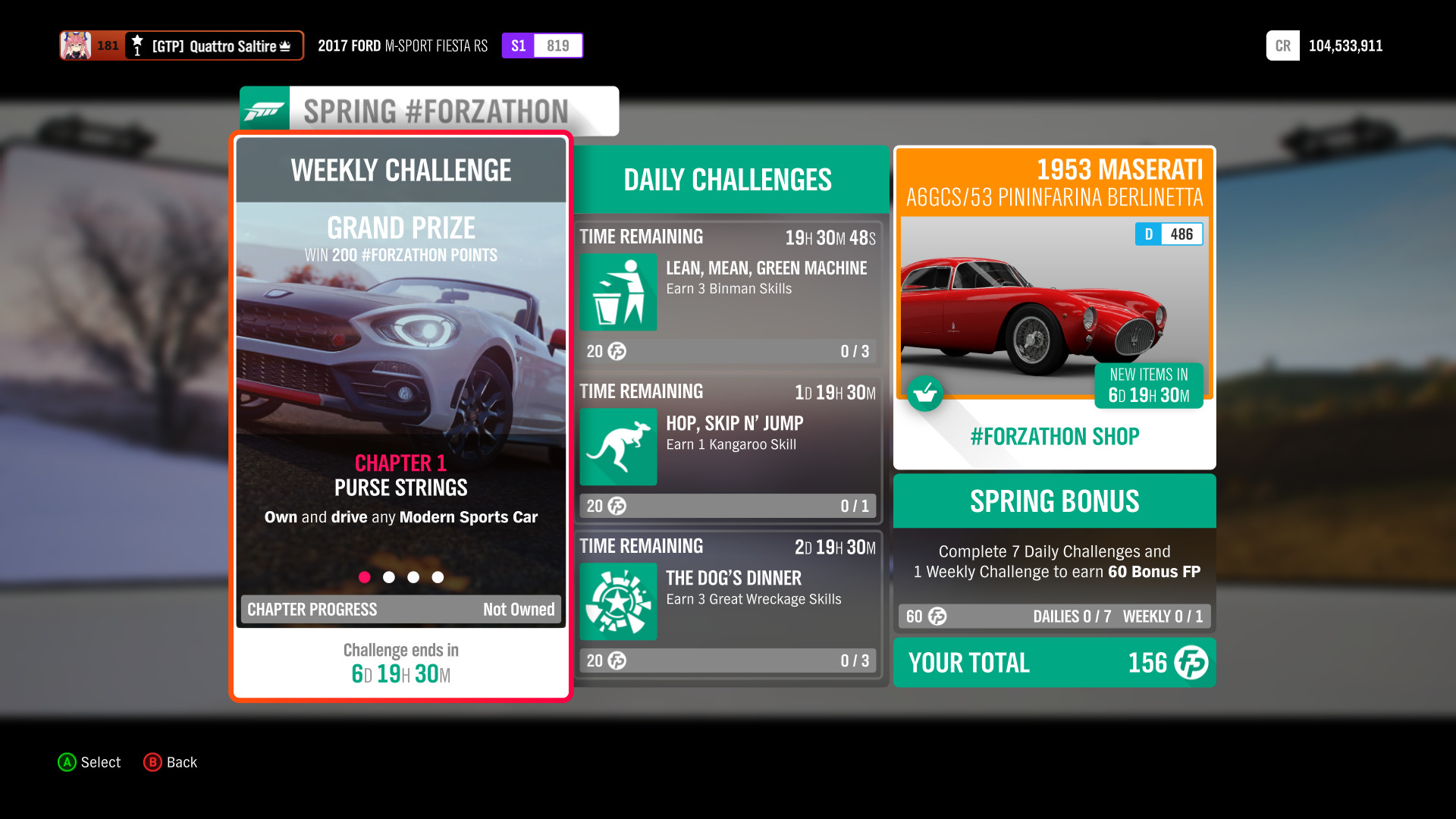This screenshot has width=1456, height=819.
Task: Click the CR credits icon in the top right
Action: [1282, 45]
